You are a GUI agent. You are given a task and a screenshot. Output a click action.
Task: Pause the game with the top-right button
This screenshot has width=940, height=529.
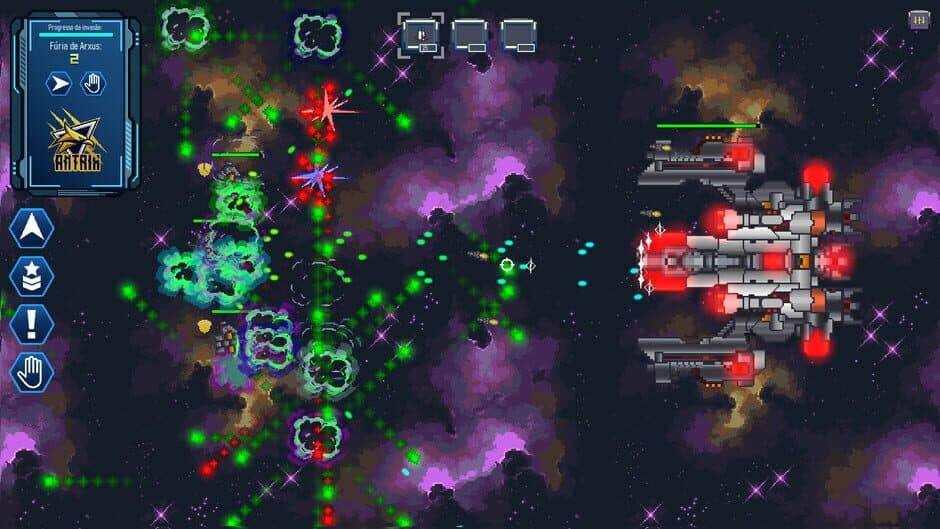tap(917, 20)
